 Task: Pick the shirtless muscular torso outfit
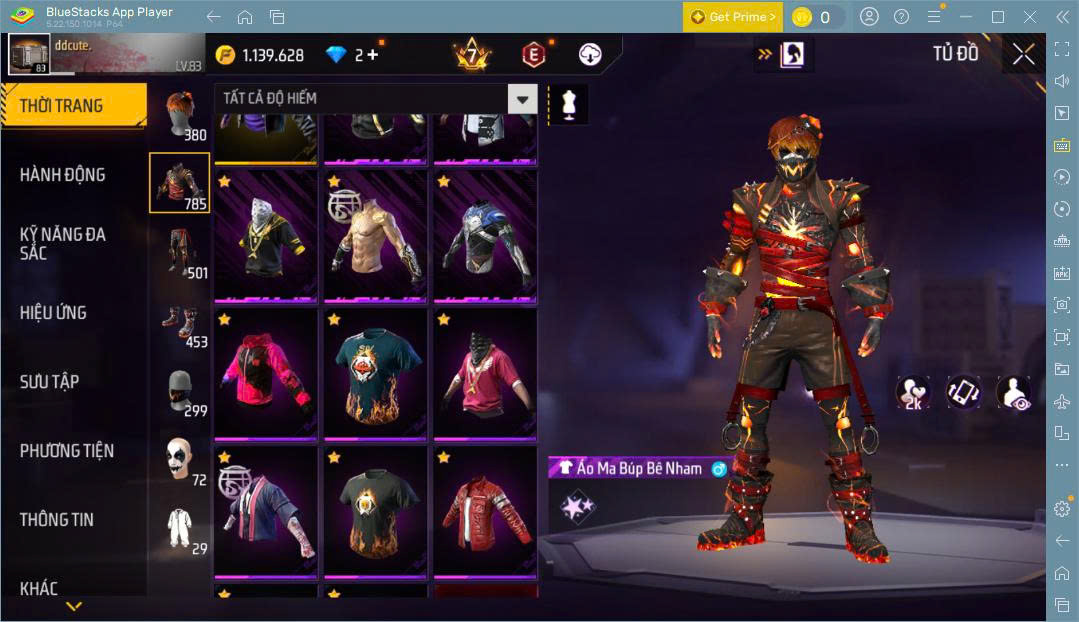pos(376,236)
